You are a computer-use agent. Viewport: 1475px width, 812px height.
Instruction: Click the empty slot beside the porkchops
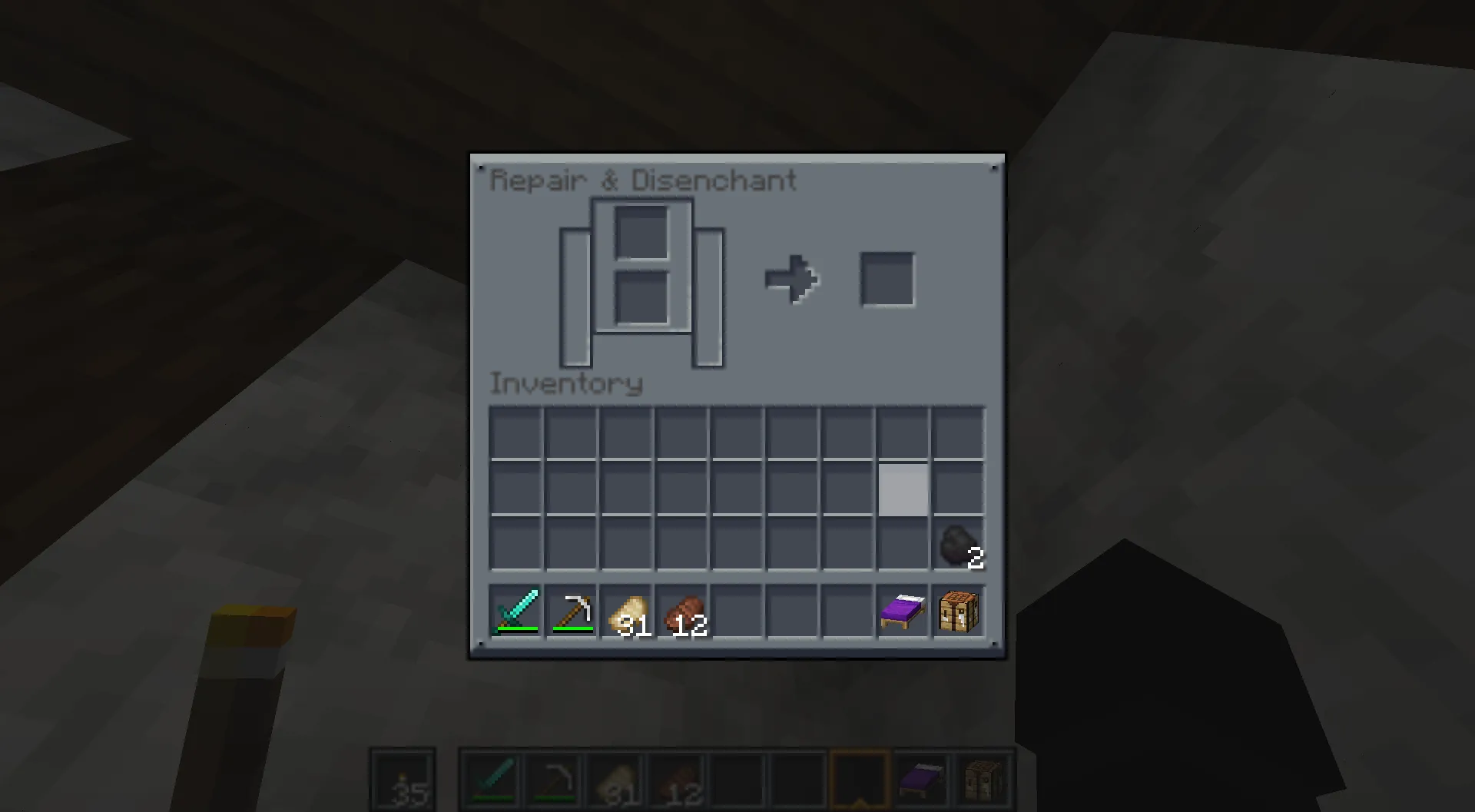coord(737,611)
